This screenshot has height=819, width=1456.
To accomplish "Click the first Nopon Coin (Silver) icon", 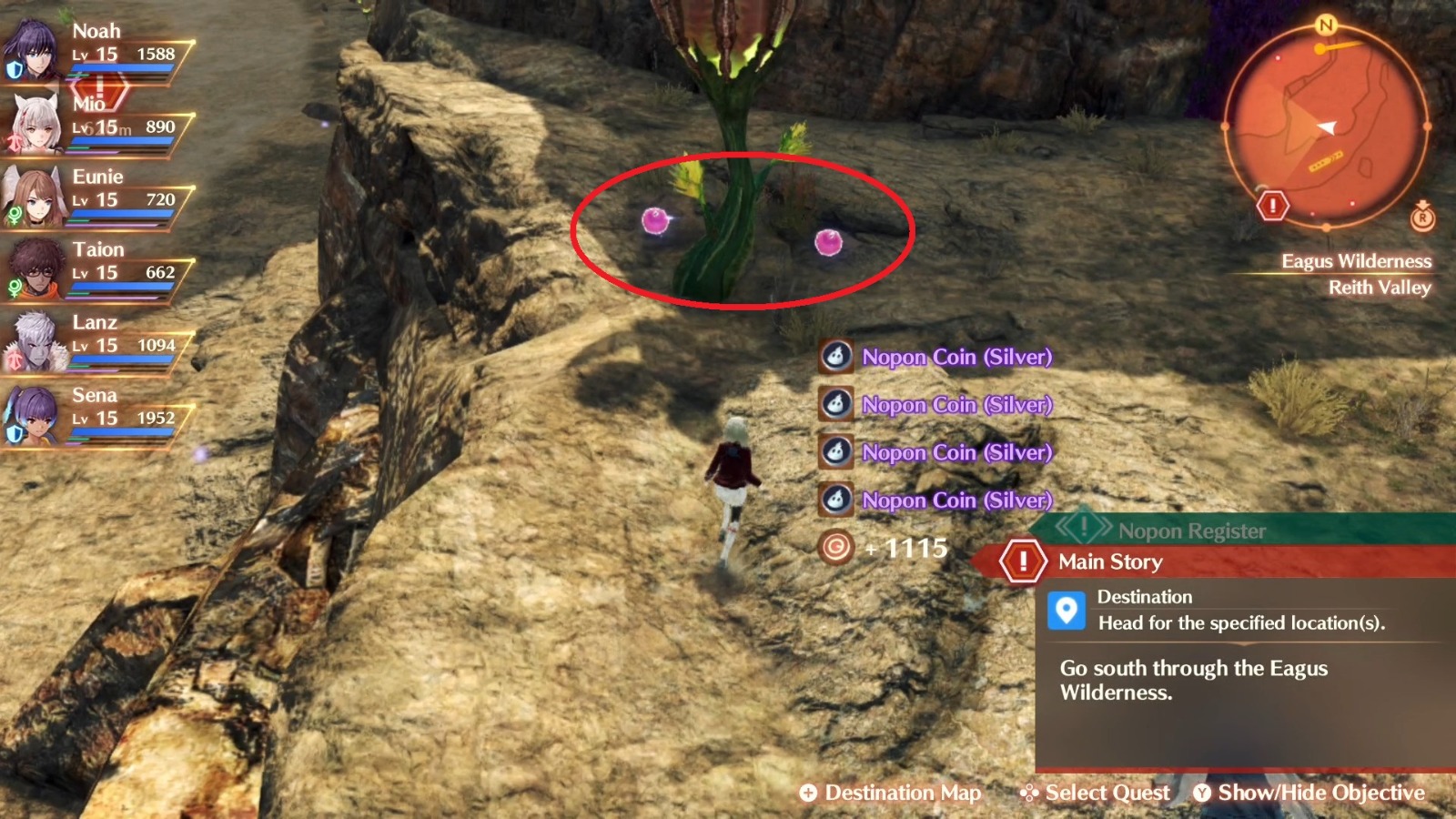I will tap(834, 357).
